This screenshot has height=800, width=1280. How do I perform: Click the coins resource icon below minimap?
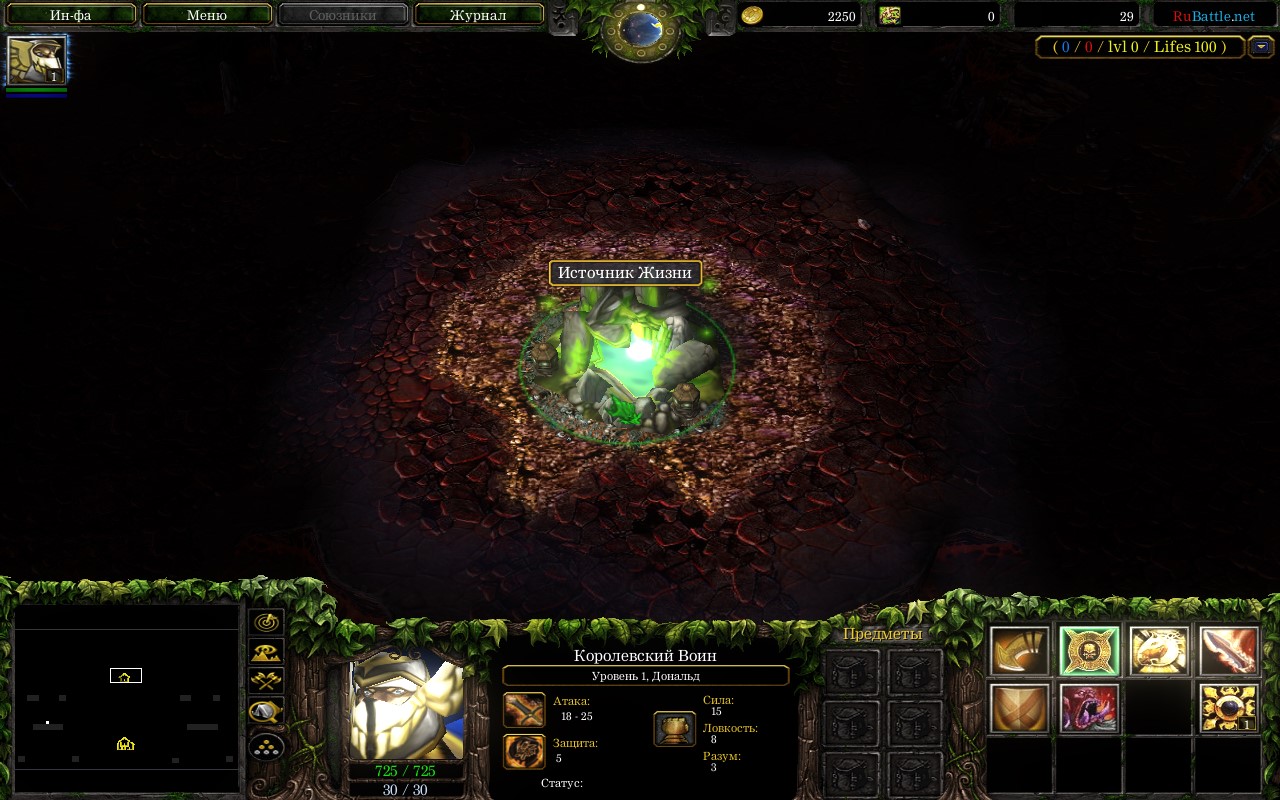tap(266, 745)
